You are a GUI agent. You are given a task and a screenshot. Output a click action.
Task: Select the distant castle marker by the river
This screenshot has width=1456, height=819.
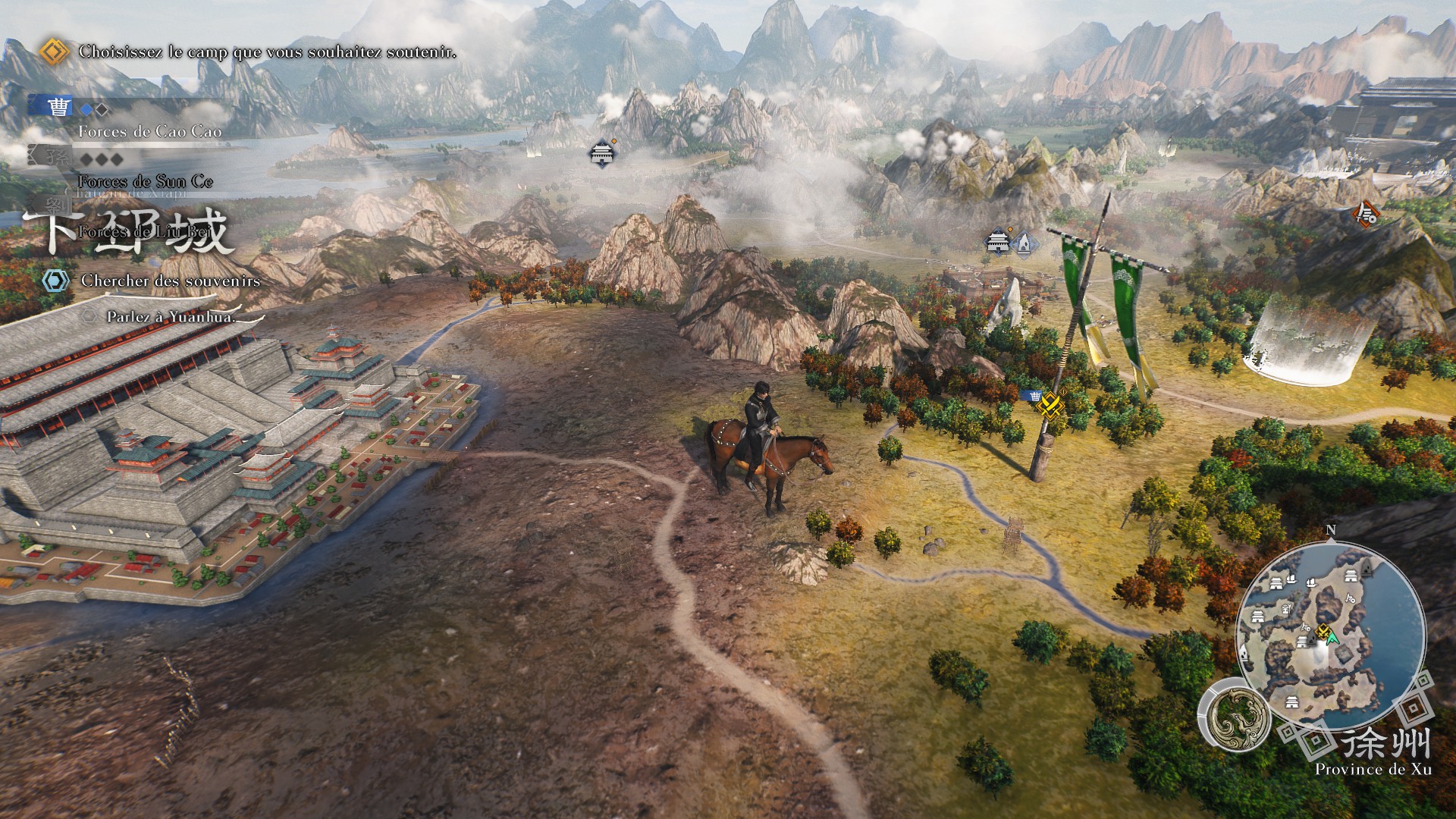point(602,153)
